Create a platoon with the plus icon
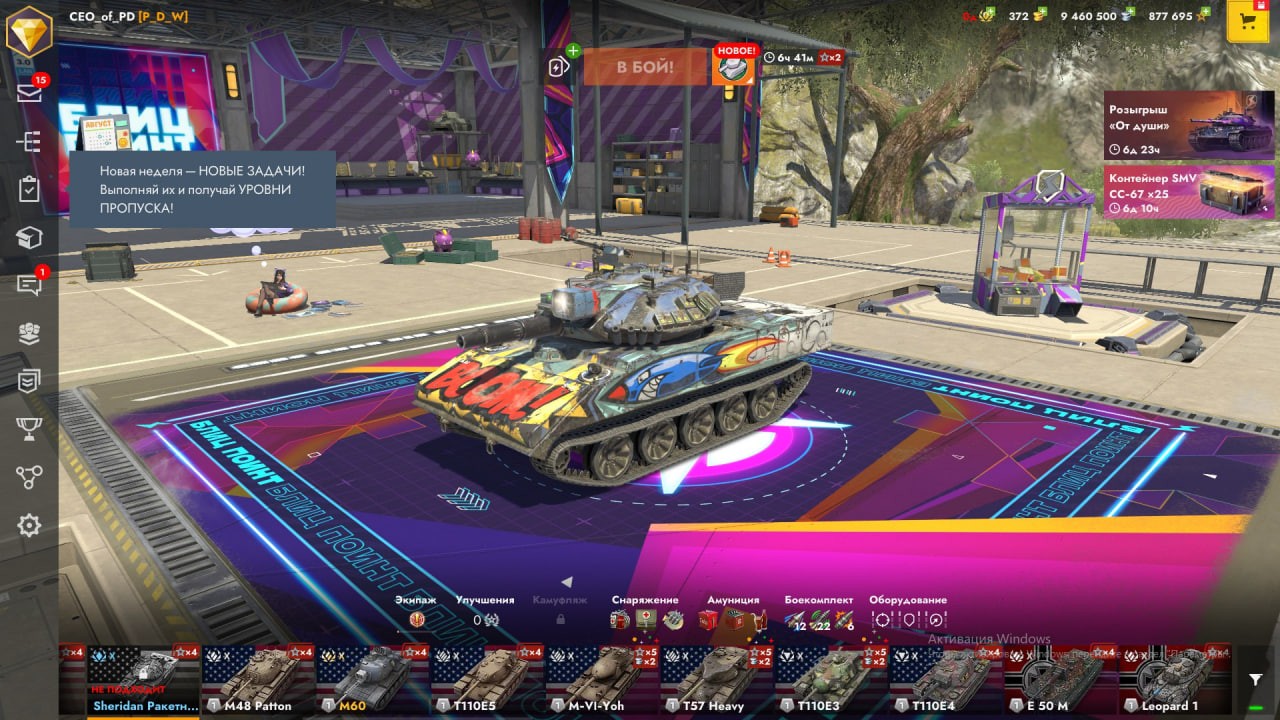 point(560,66)
